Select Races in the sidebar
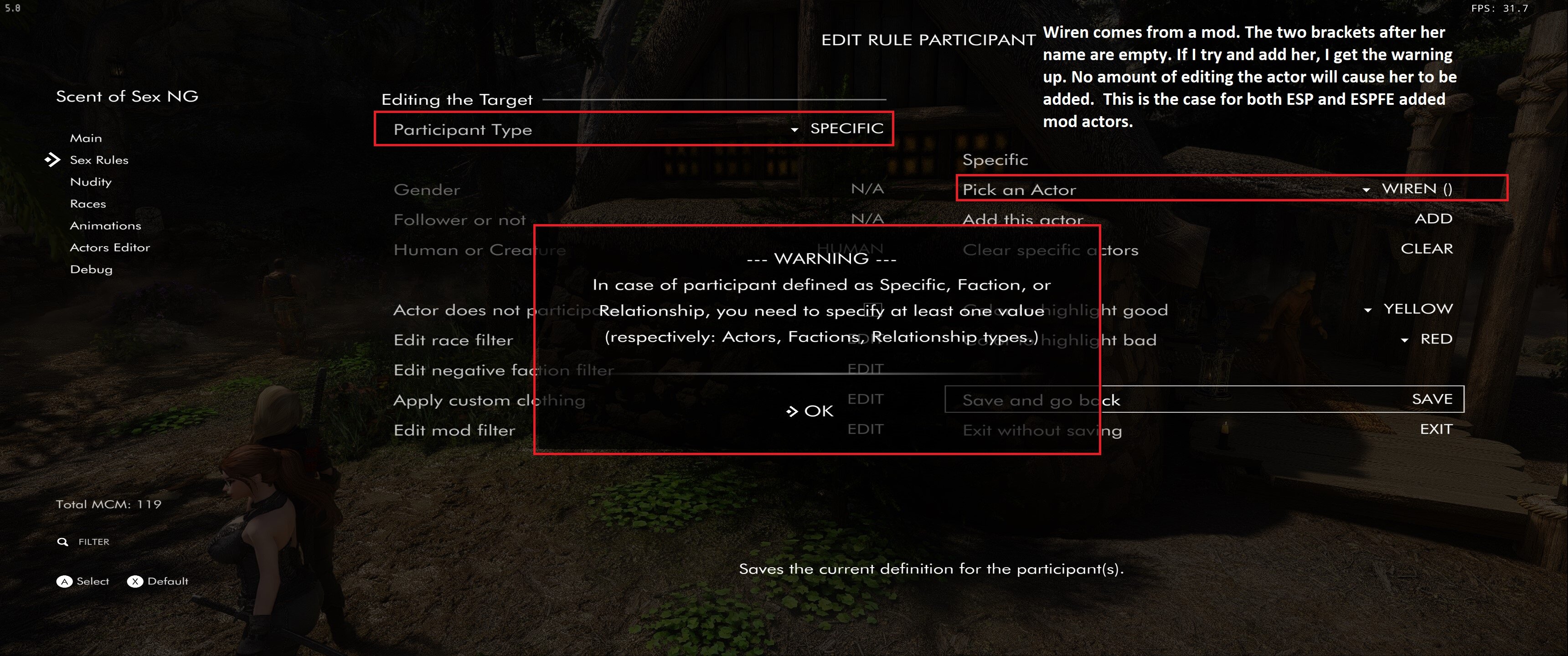 pyautogui.click(x=88, y=203)
